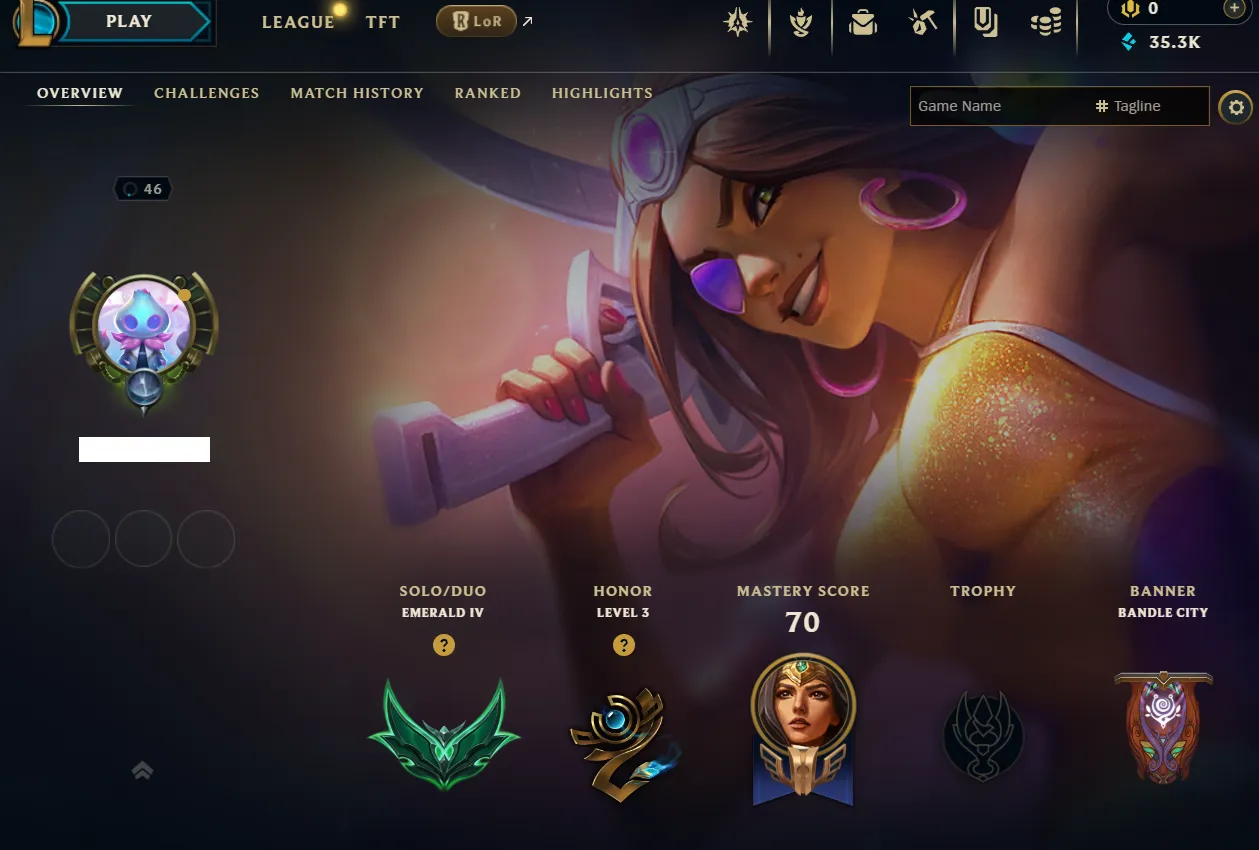The height and width of the screenshot is (850, 1259).
Task: Switch to the Challenges tab
Action: click(206, 93)
